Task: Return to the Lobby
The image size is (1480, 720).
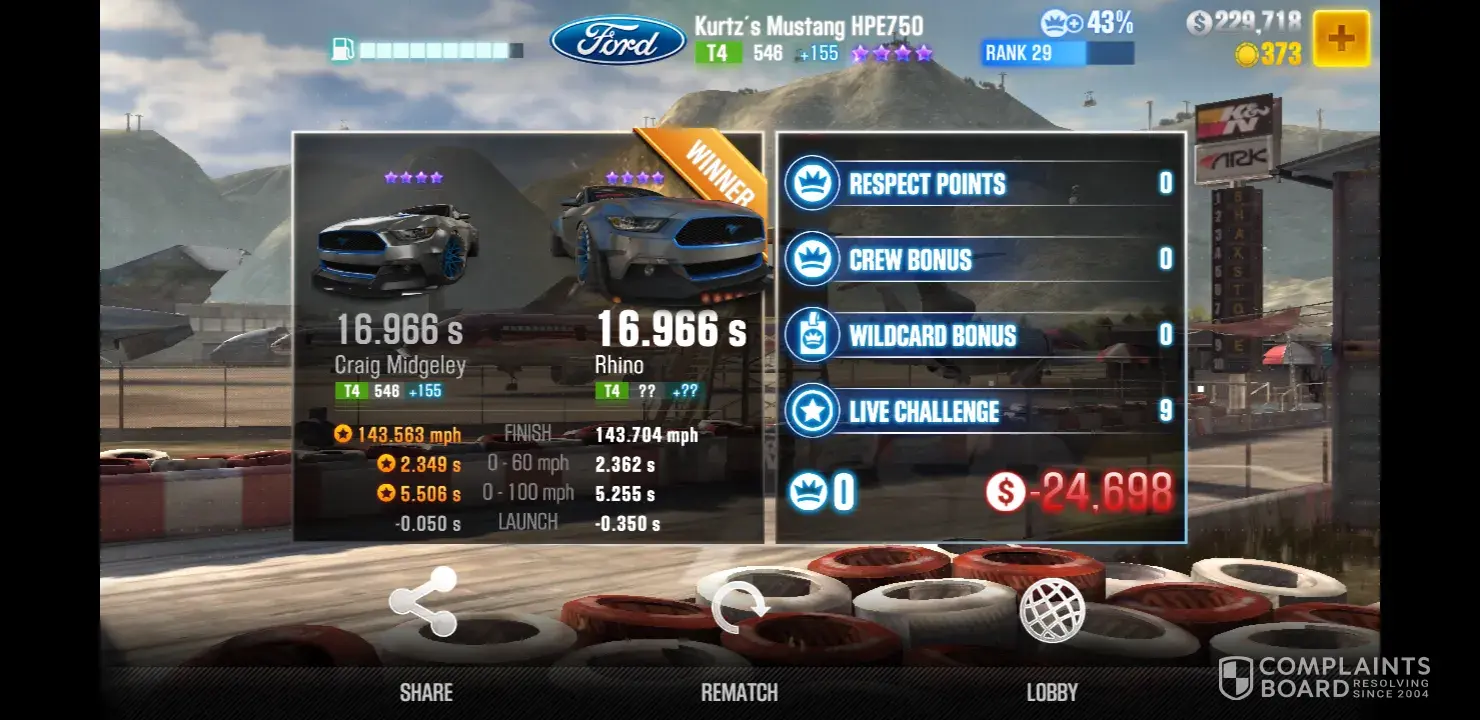Action: click(x=1052, y=611)
